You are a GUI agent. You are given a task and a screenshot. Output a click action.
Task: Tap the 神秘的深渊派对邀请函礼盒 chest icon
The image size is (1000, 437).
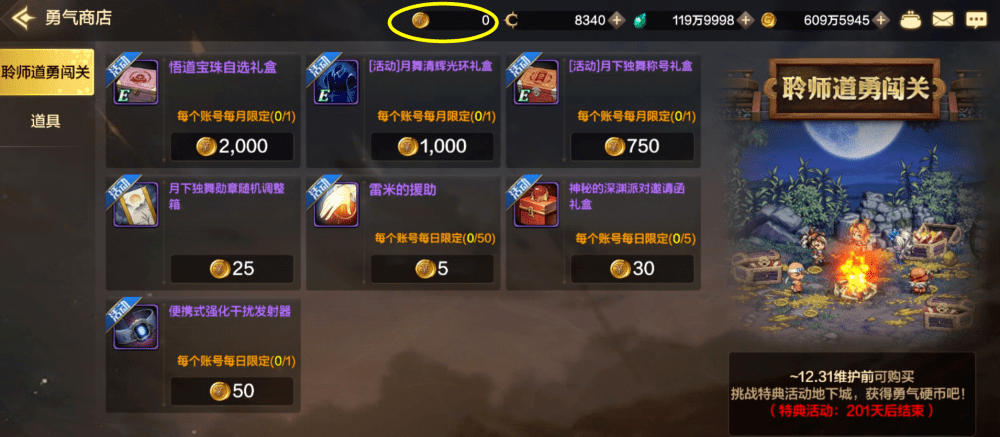537,205
